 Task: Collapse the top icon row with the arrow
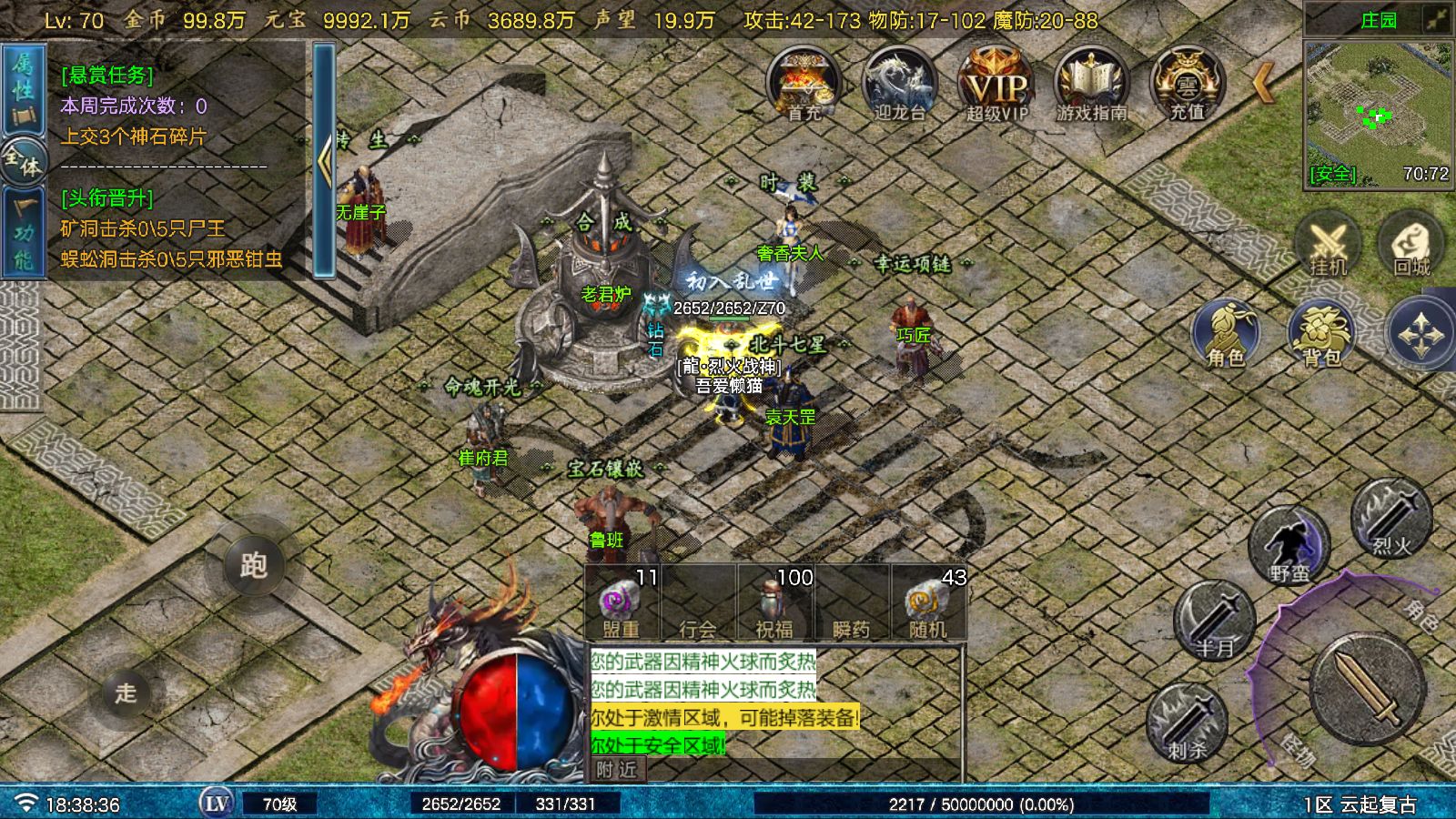(x=1263, y=83)
